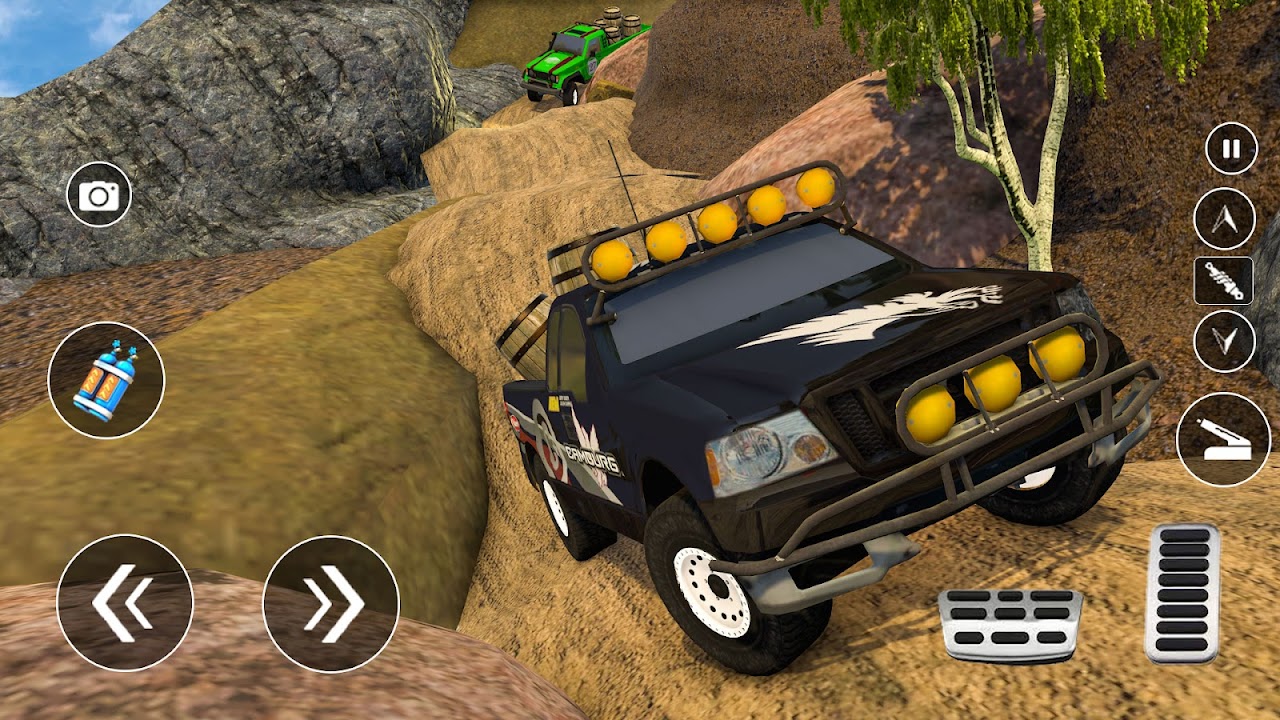1280x720 pixels.
Task: Tap the down arrow gear shift icon
Action: point(1225,340)
